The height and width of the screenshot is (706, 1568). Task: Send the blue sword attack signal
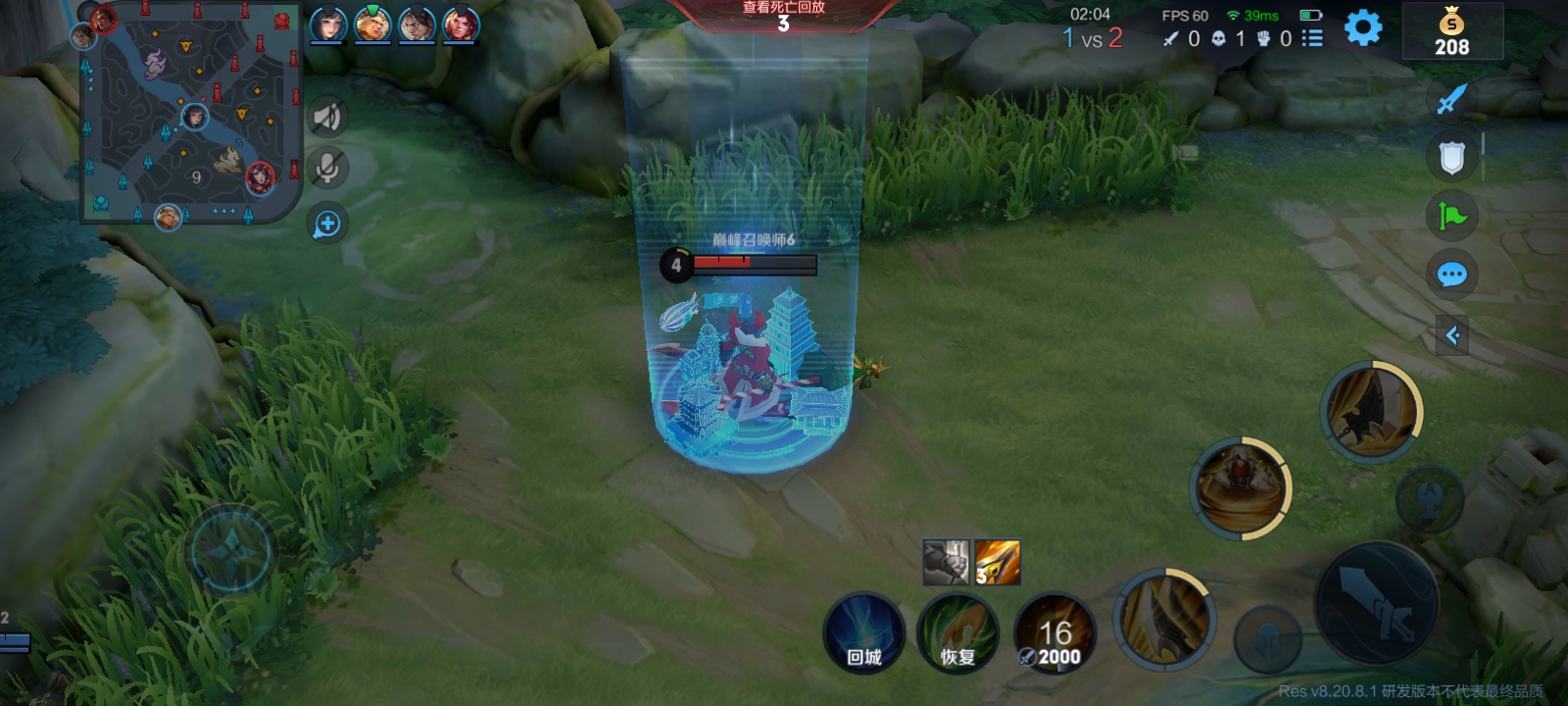coord(1451,98)
